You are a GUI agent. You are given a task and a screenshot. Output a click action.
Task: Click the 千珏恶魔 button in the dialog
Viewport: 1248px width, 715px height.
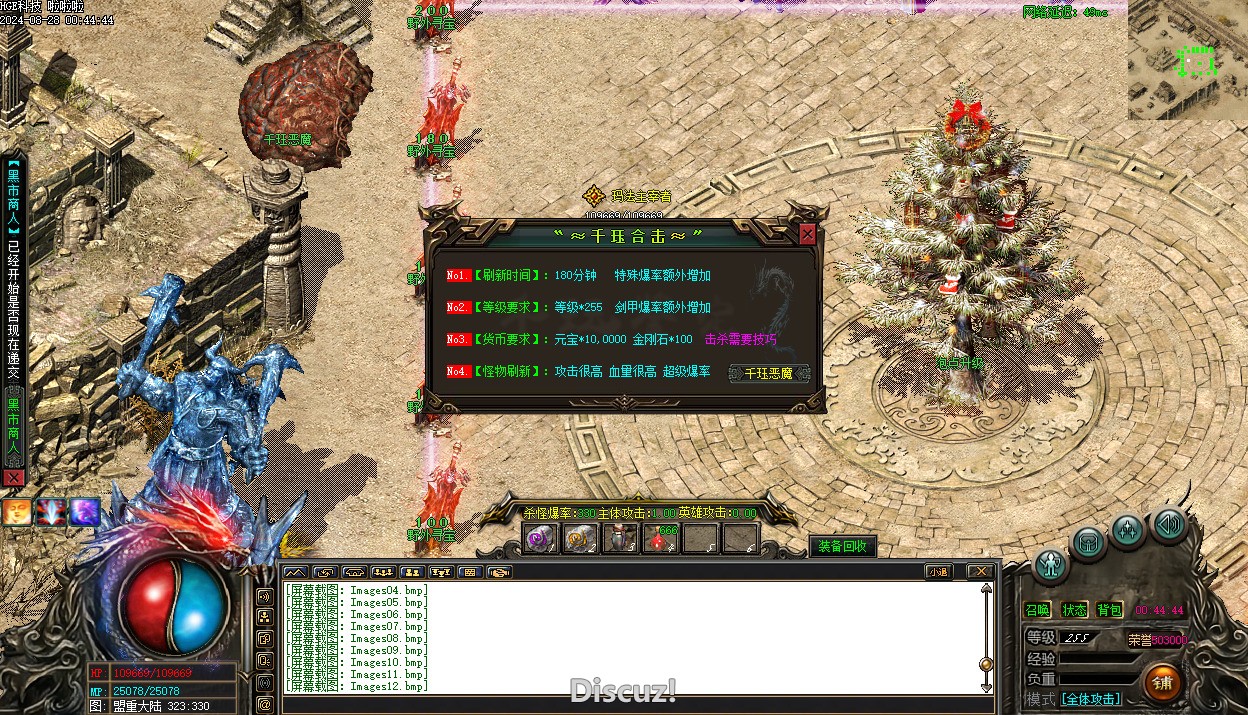click(768, 373)
